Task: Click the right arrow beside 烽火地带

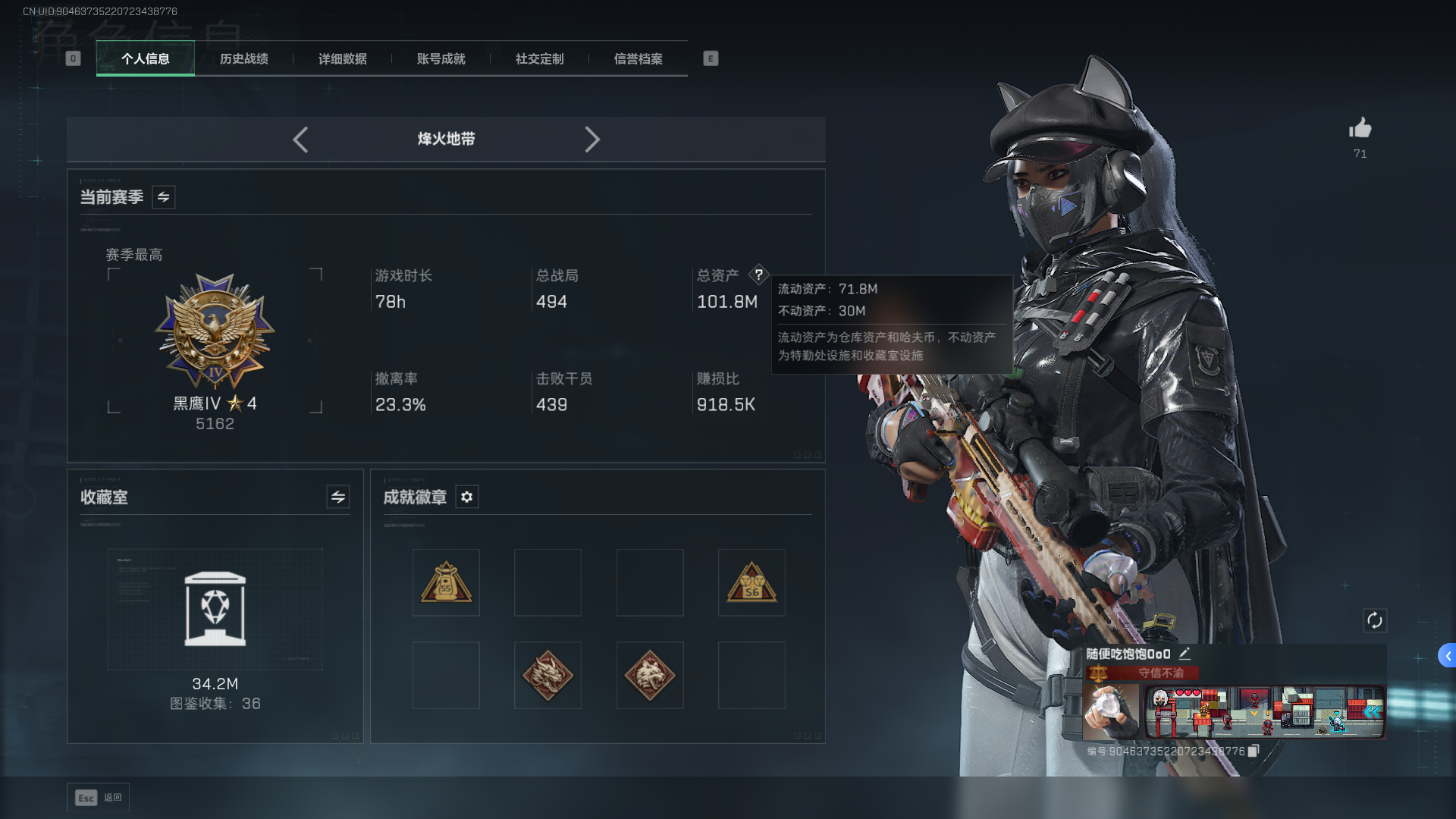Action: (x=592, y=140)
